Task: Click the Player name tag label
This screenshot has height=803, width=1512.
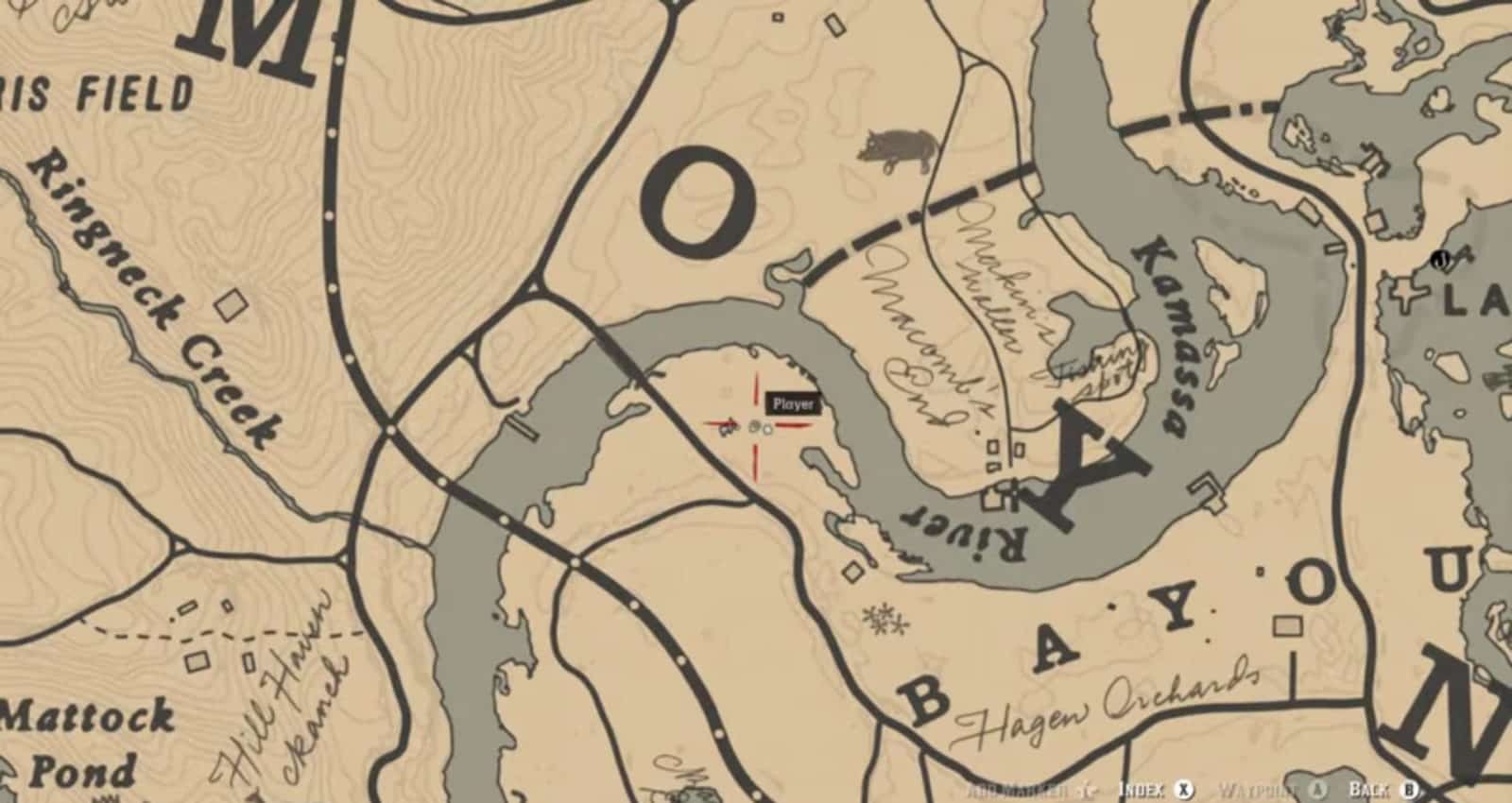Action: click(x=792, y=403)
